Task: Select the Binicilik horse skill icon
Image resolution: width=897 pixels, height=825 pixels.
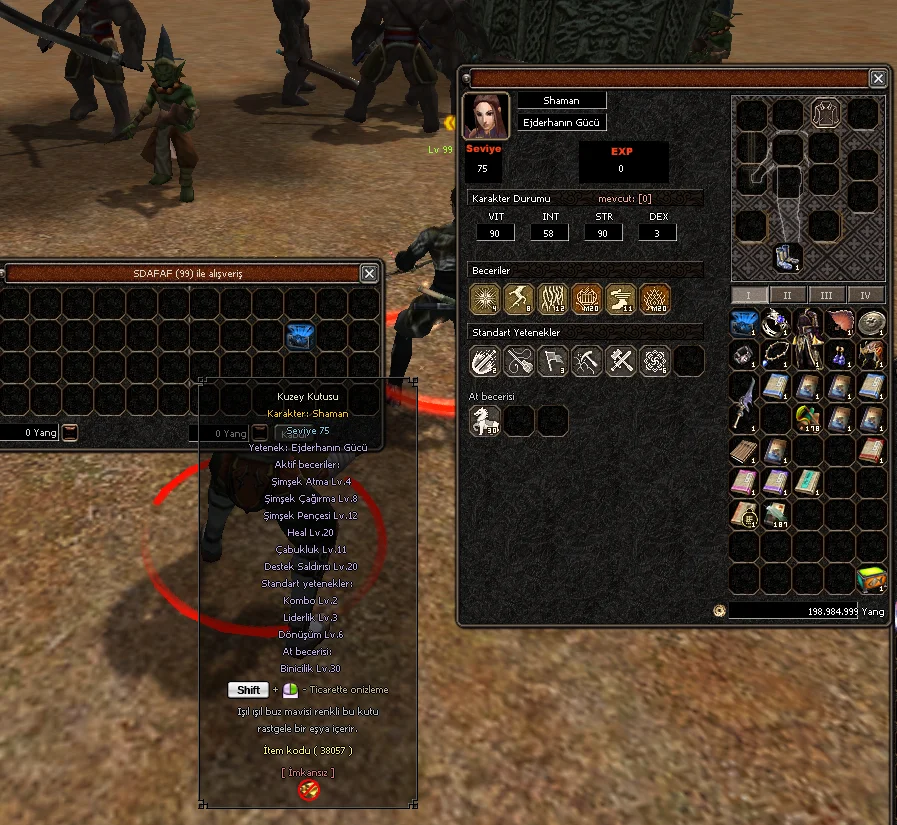Action: coord(485,420)
